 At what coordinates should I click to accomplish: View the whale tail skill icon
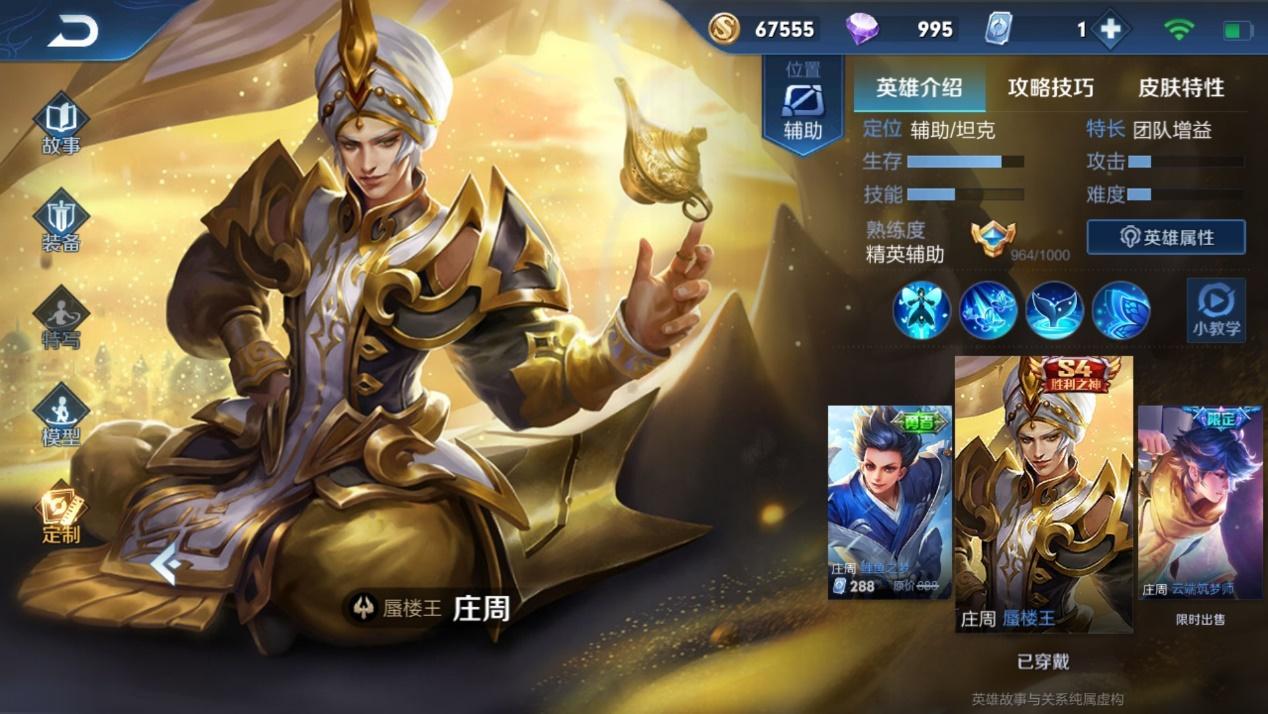coord(1054,310)
